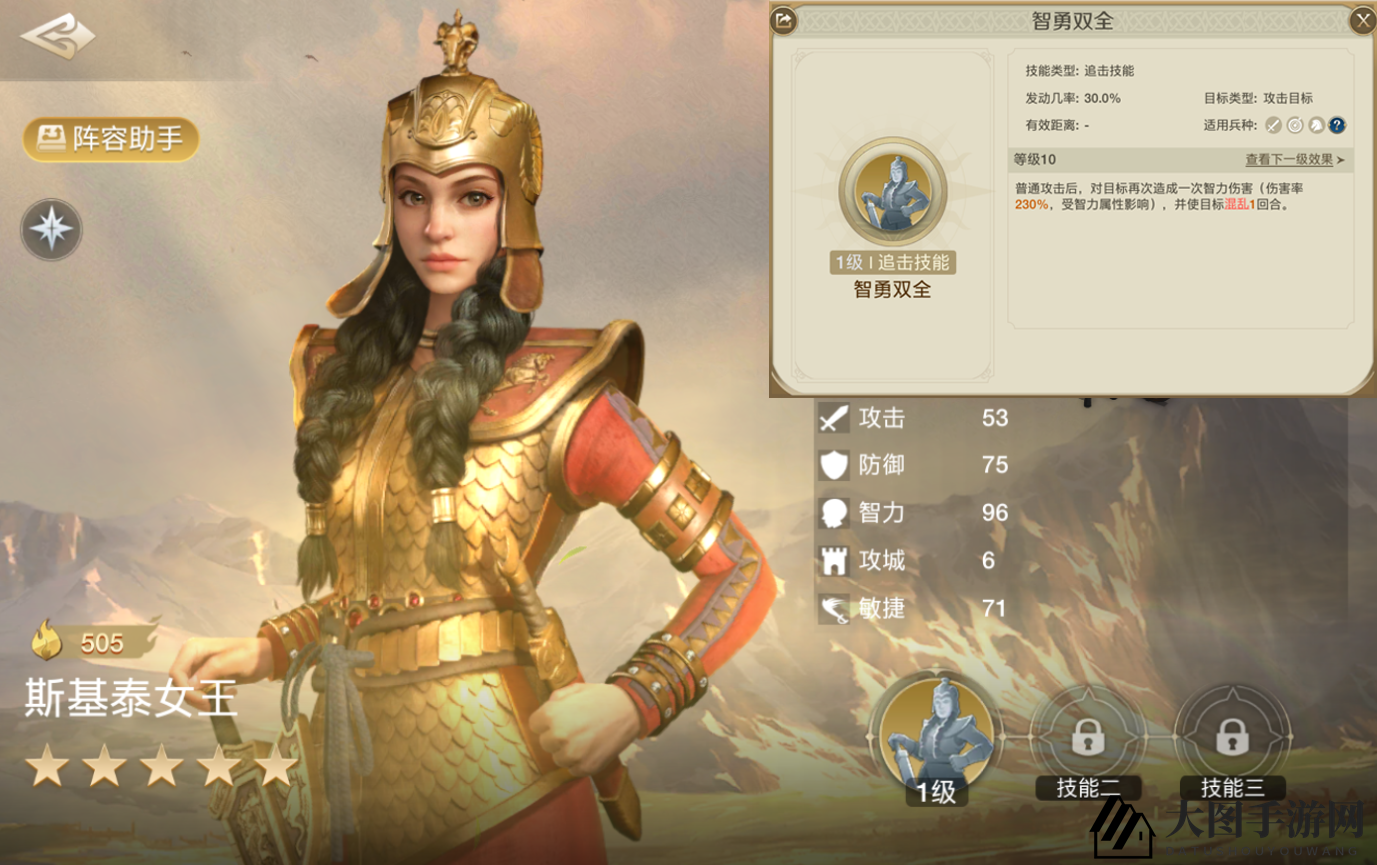Close the 智勇双全 skill detail window
Viewport: 1377px width, 865px height.
pos(1363,20)
